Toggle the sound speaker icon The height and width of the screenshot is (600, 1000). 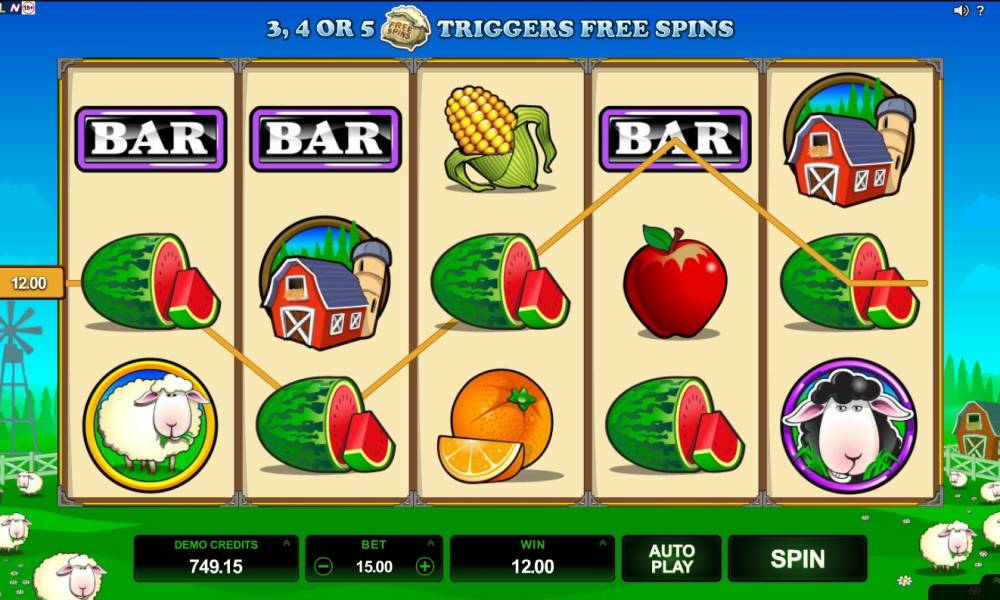[x=961, y=10]
